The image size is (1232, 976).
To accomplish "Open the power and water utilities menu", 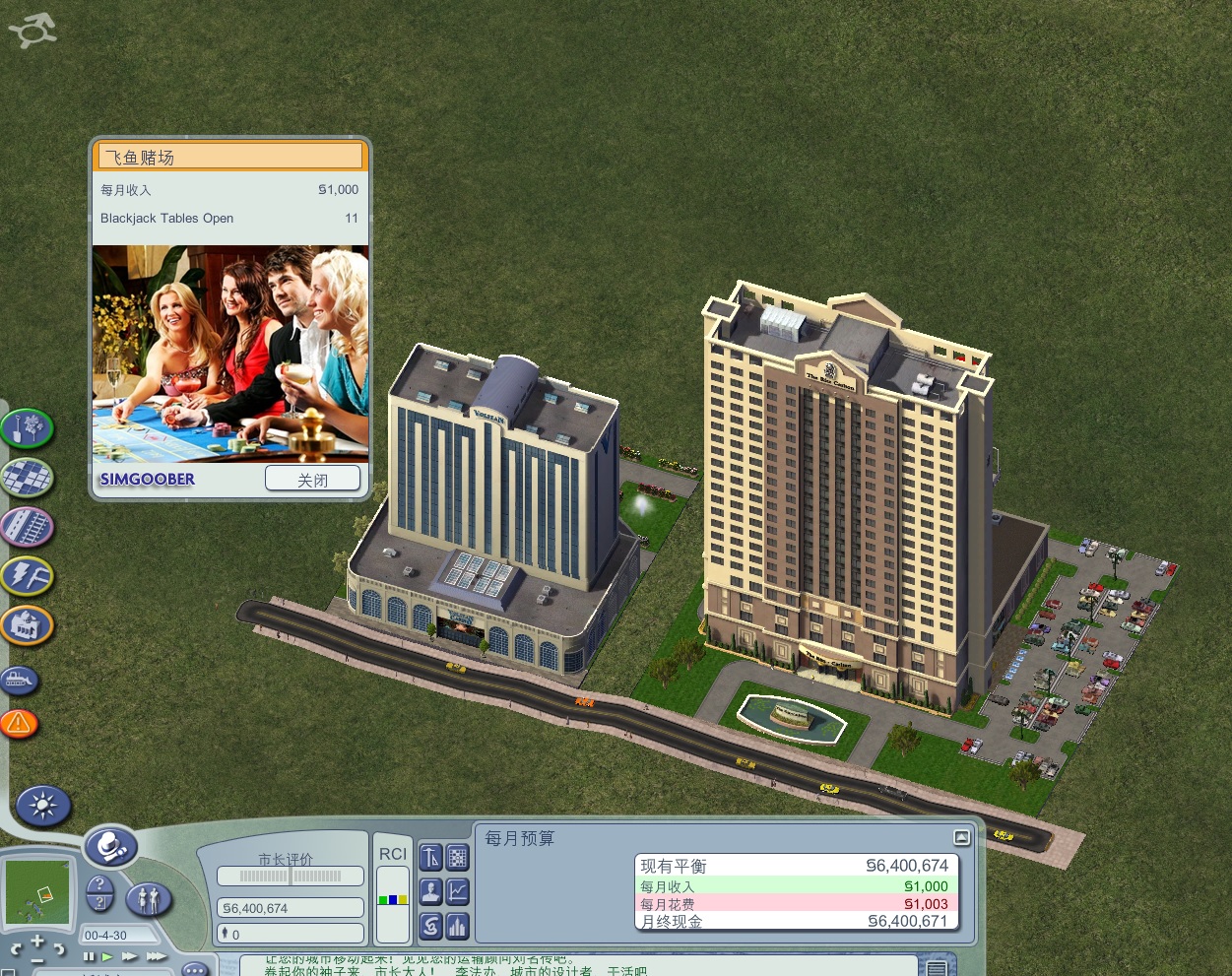I will (27, 576).
